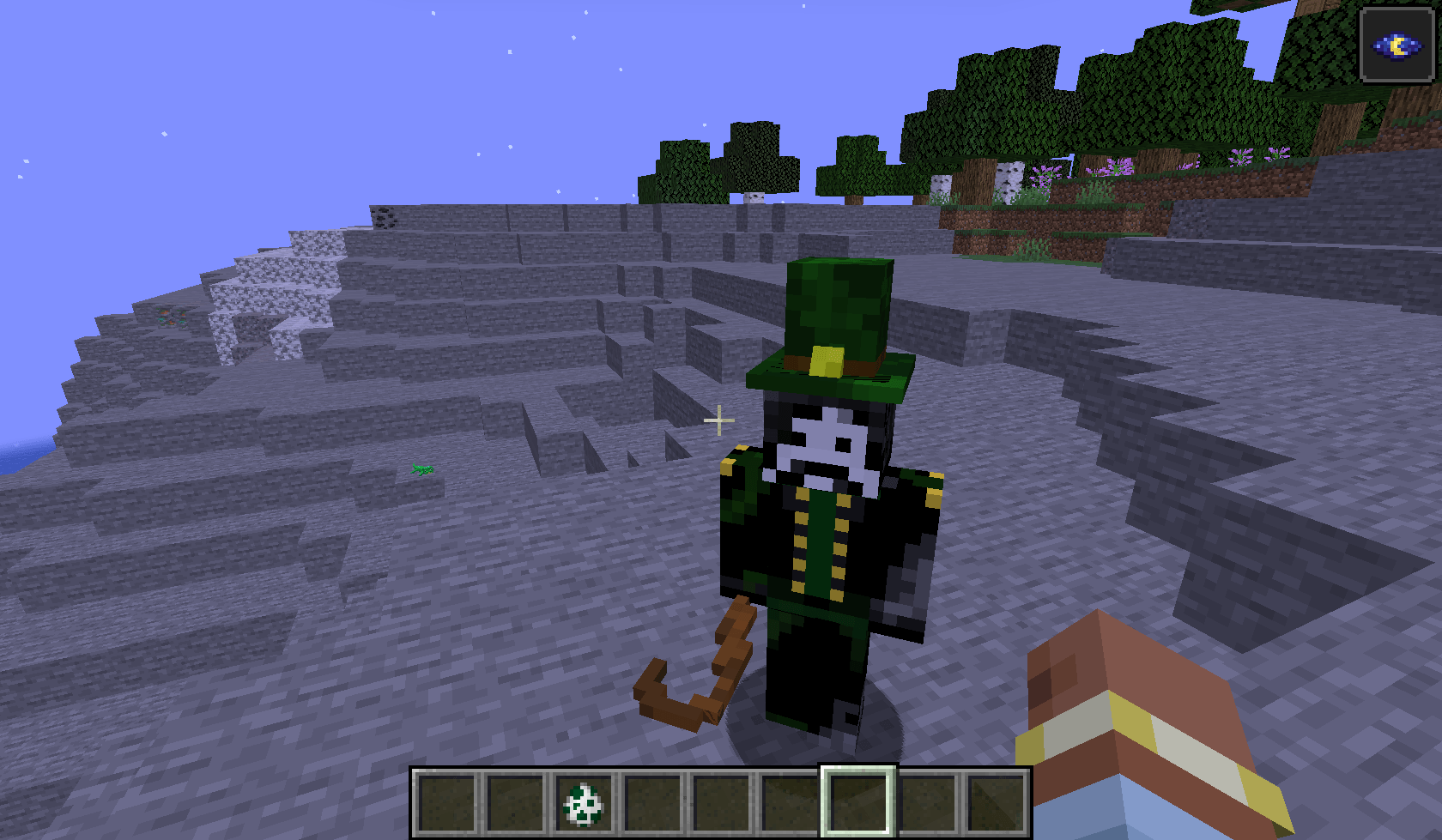The width and height of the screenshot is (1442, 840).
Task: Click the crosshair at screen center
Action: coord(718,420)
